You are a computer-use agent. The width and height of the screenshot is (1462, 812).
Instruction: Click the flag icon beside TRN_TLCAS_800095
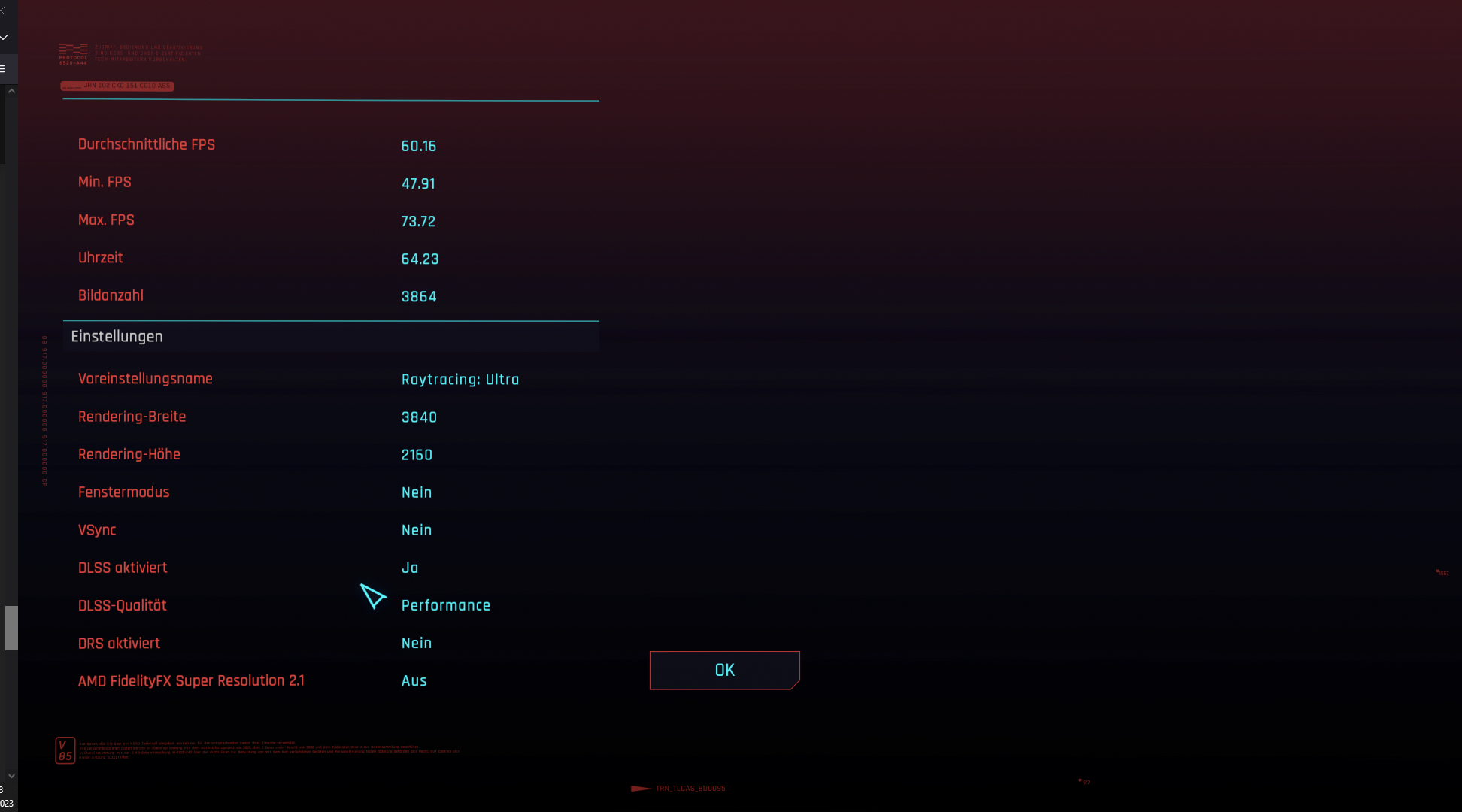point(640,789)
